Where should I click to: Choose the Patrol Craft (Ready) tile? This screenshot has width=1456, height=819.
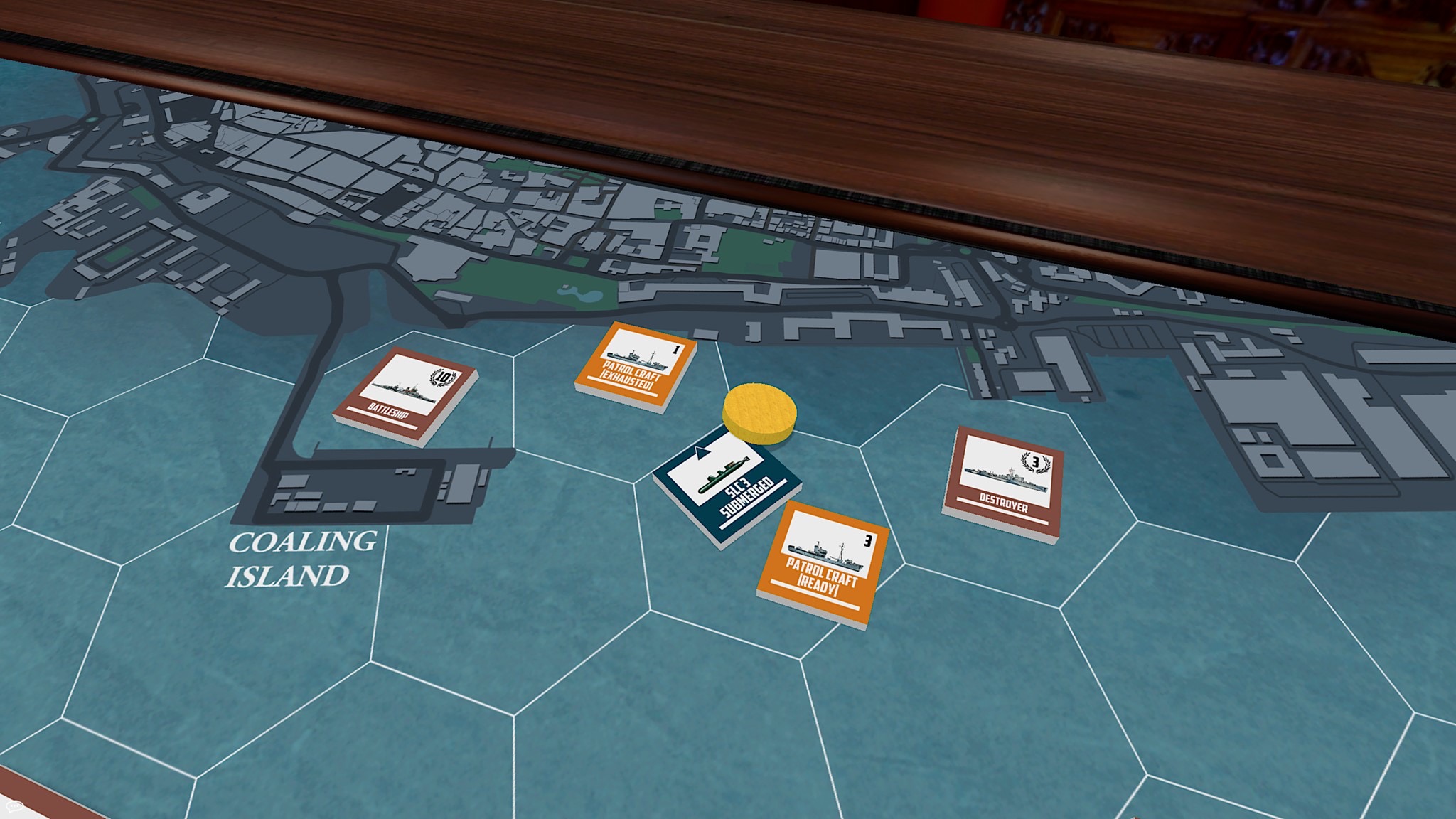pos(825,562)
